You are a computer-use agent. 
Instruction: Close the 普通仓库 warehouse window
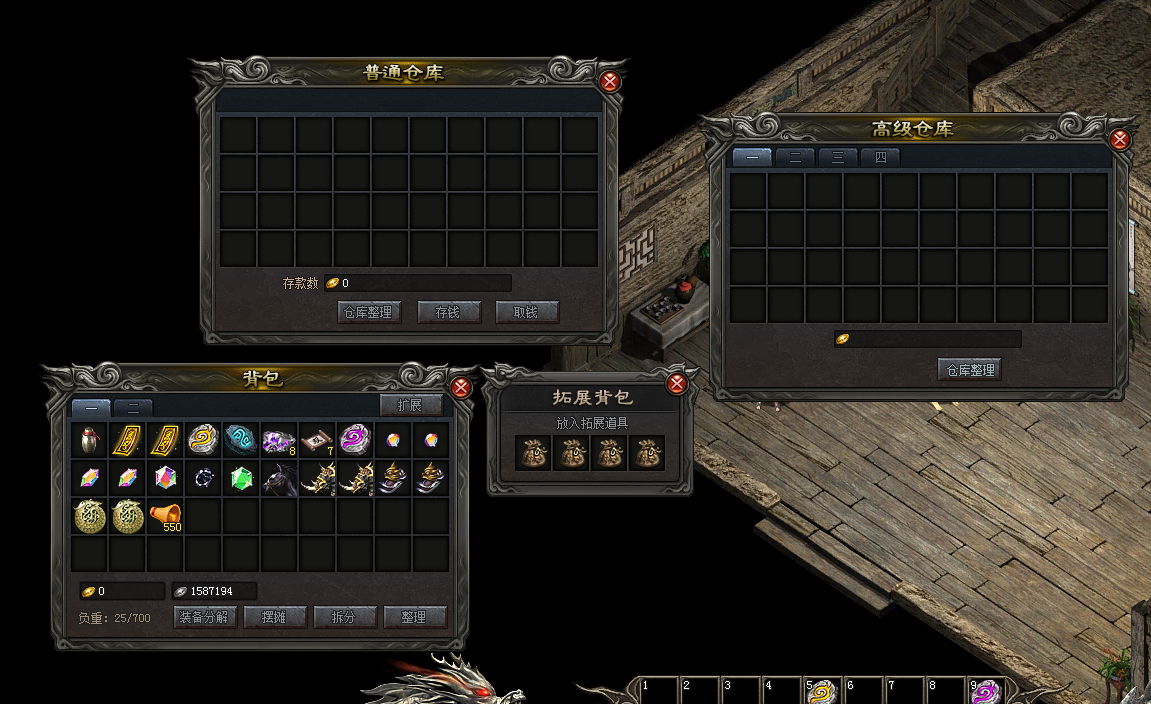(x=610, y=82)
